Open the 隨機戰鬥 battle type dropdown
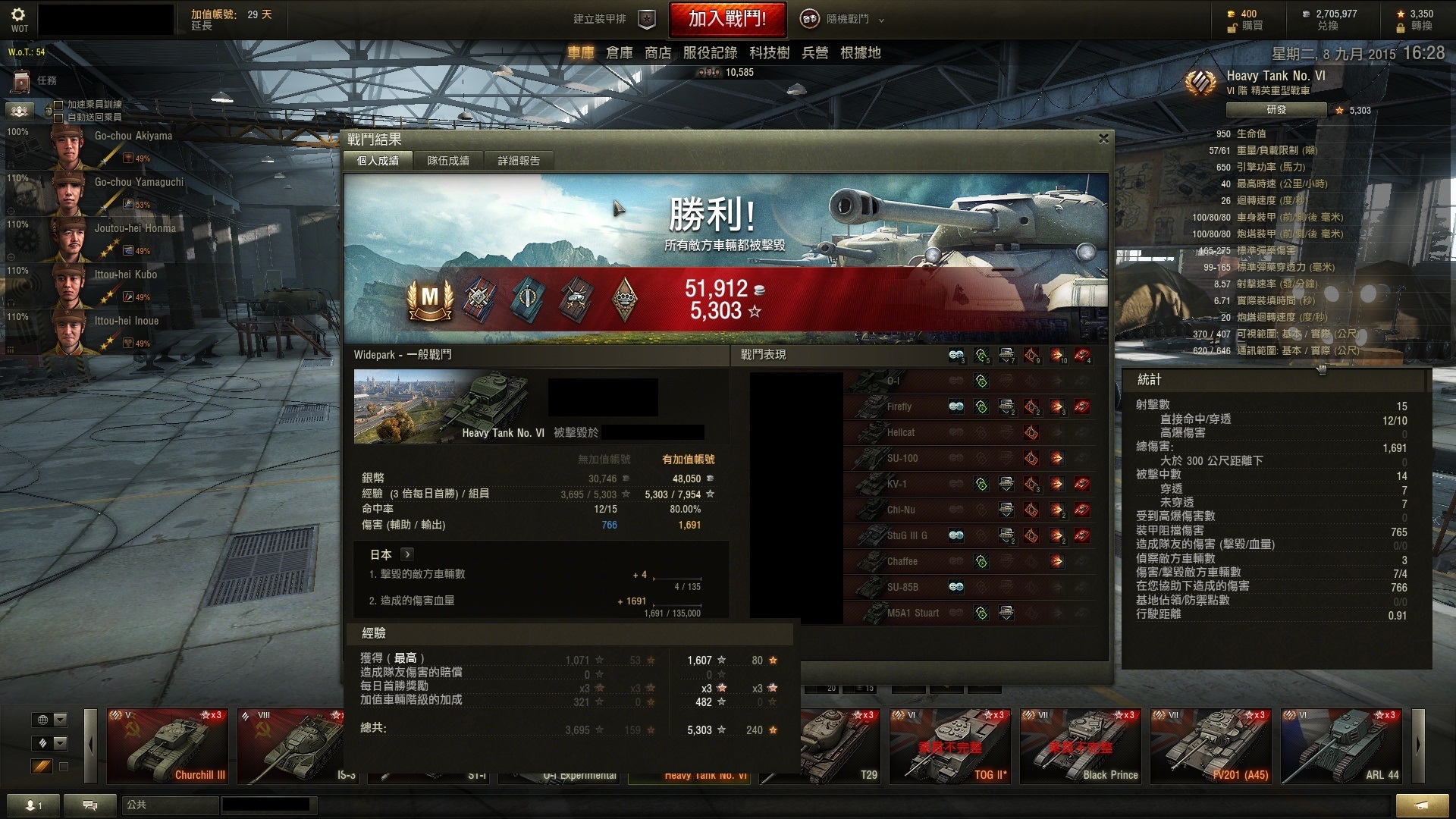1456x819 pixels. 843,19
